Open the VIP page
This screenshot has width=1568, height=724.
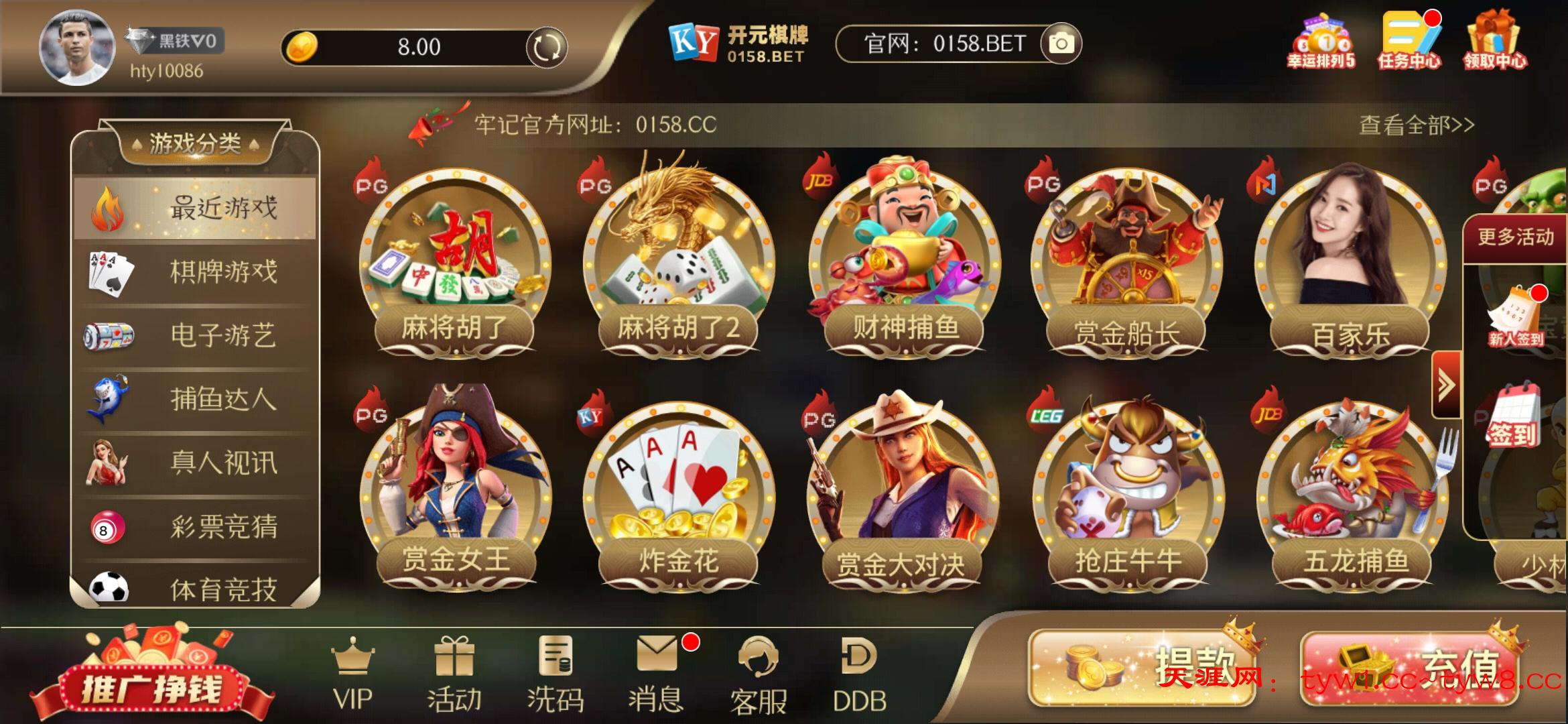click(x=353, y=674)
